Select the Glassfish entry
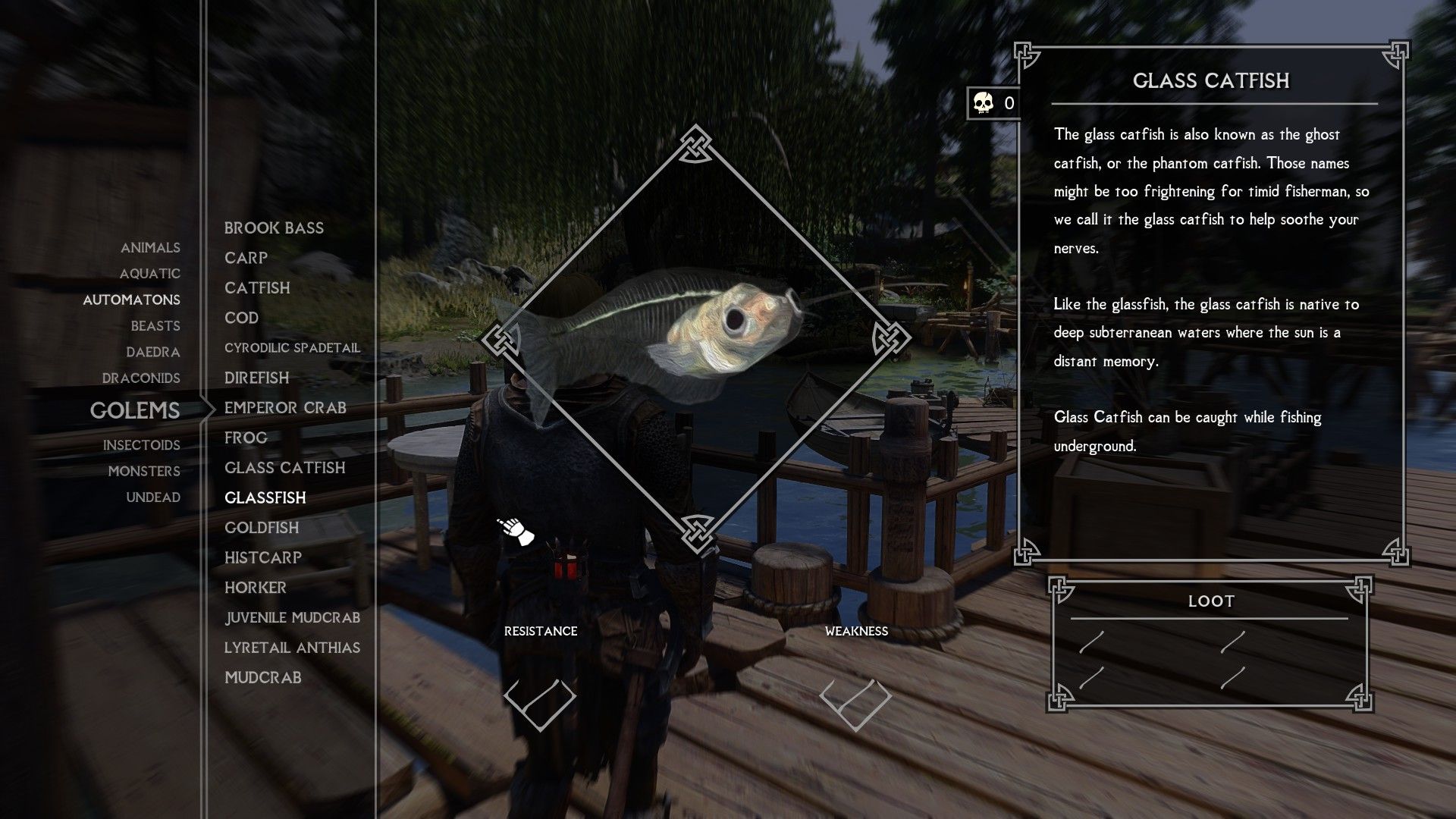1456x819 pixels. coord(265,498)
